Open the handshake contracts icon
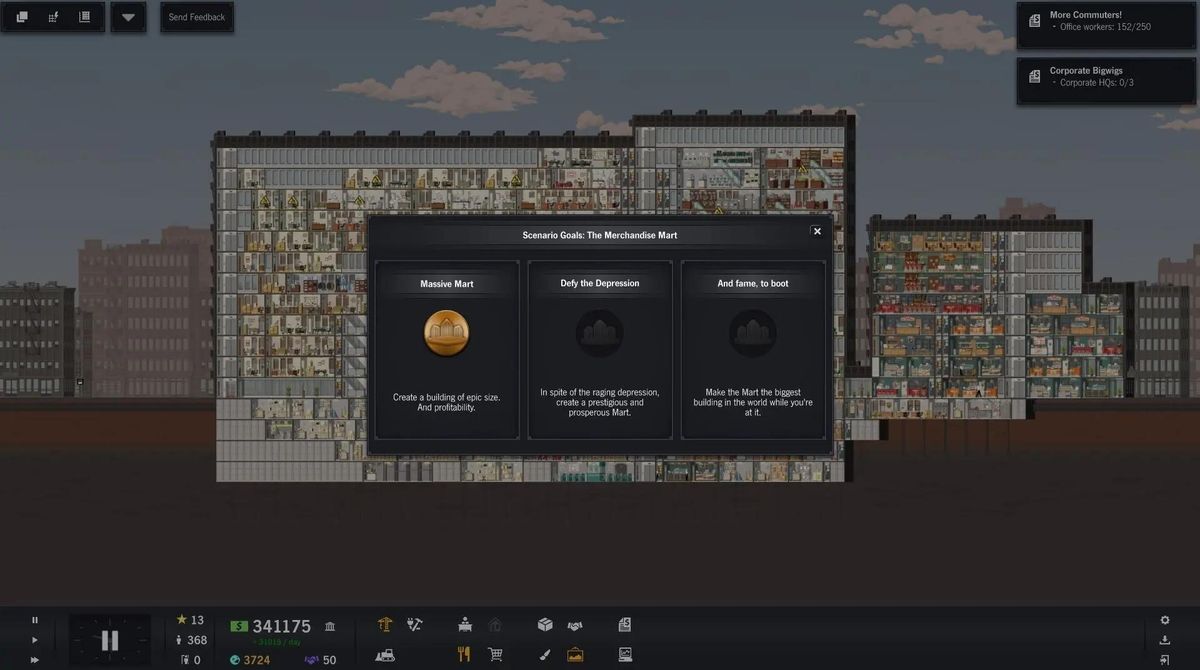Screen dimensions: 1200x670 [575, 626]
